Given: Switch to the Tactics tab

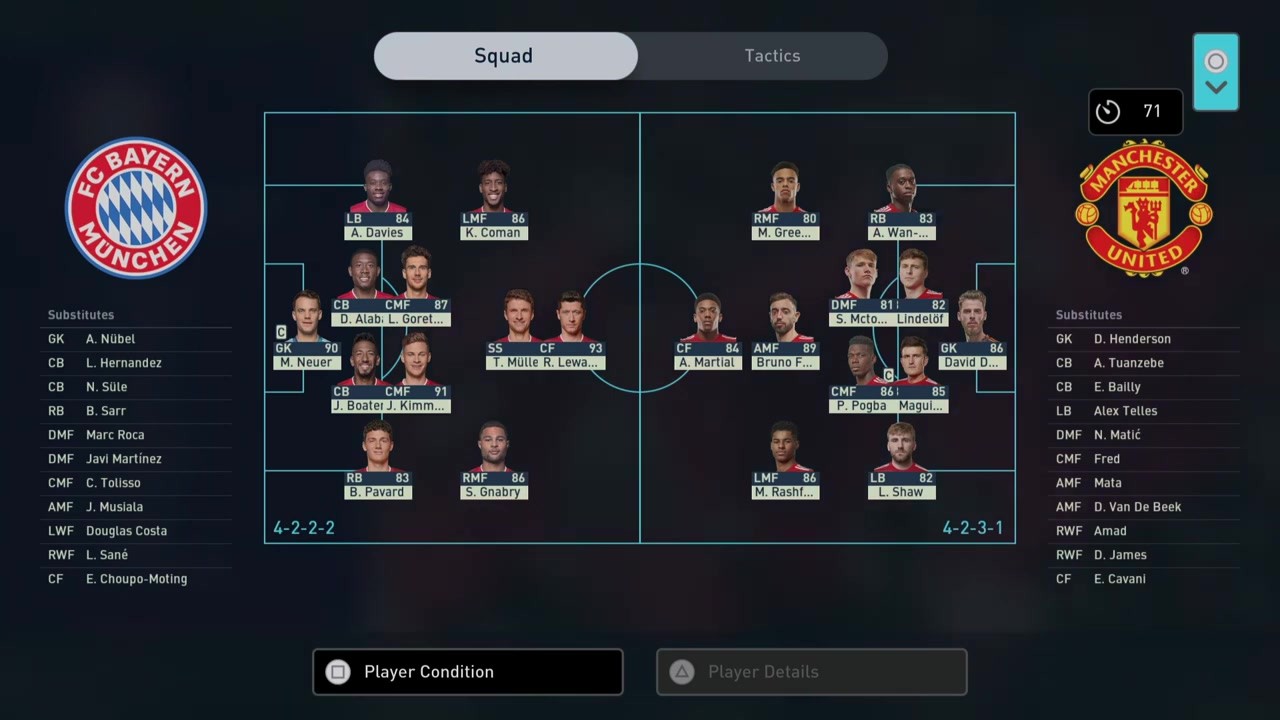Looking at the screenshot, I should (x=772, y=56).
